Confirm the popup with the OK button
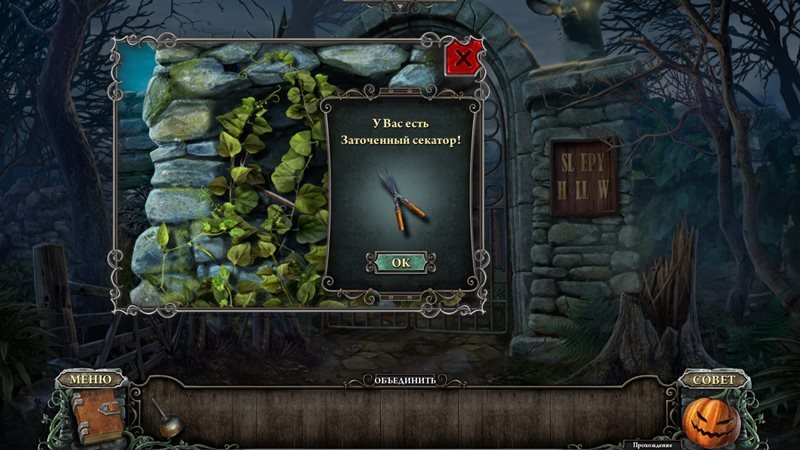Screen dimensions: 800x450 (x=400, y=262)
